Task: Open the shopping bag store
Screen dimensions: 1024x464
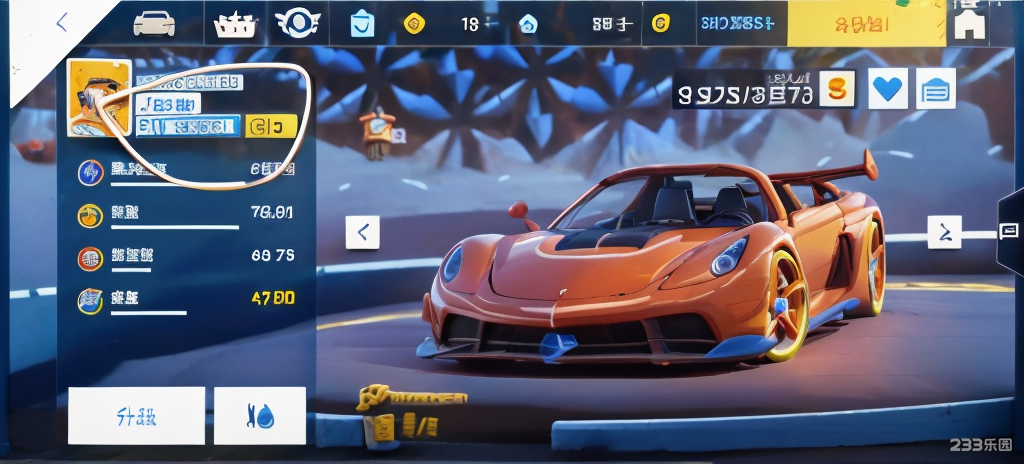Action: [x=362, y=24]
